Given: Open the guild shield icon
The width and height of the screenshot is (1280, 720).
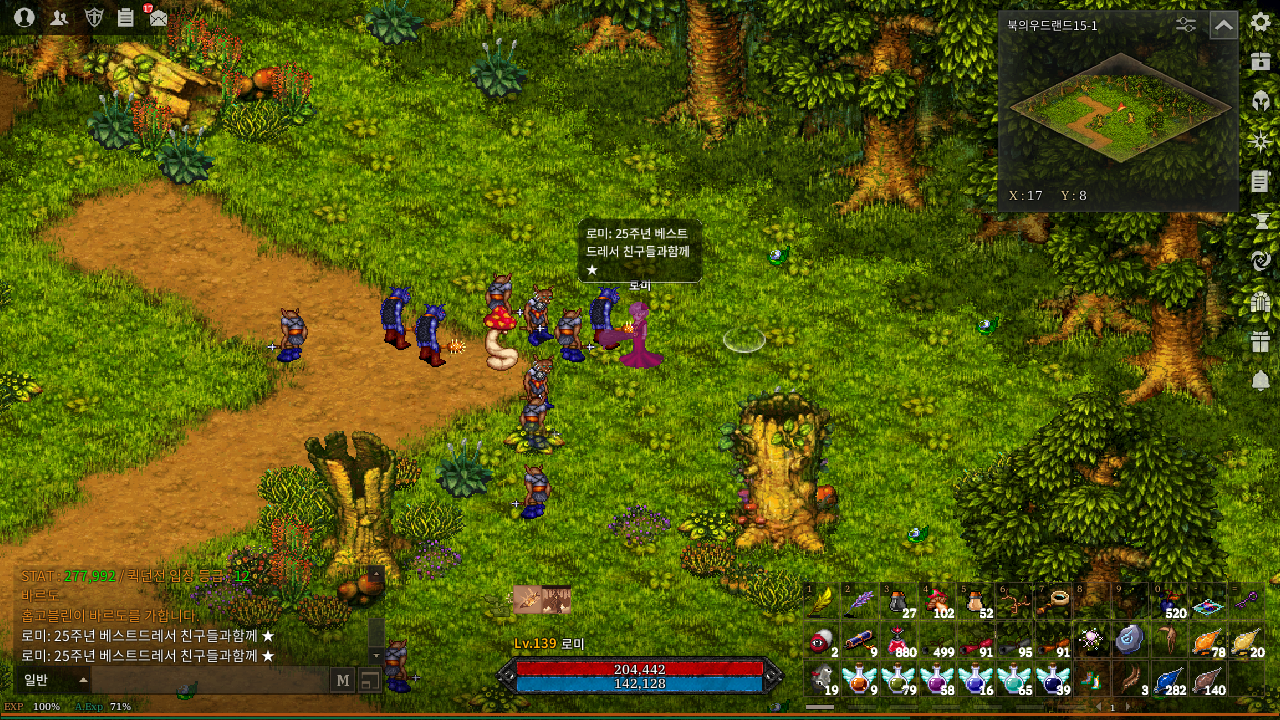Looking at the screenshot, I should [x=94, y=17].
